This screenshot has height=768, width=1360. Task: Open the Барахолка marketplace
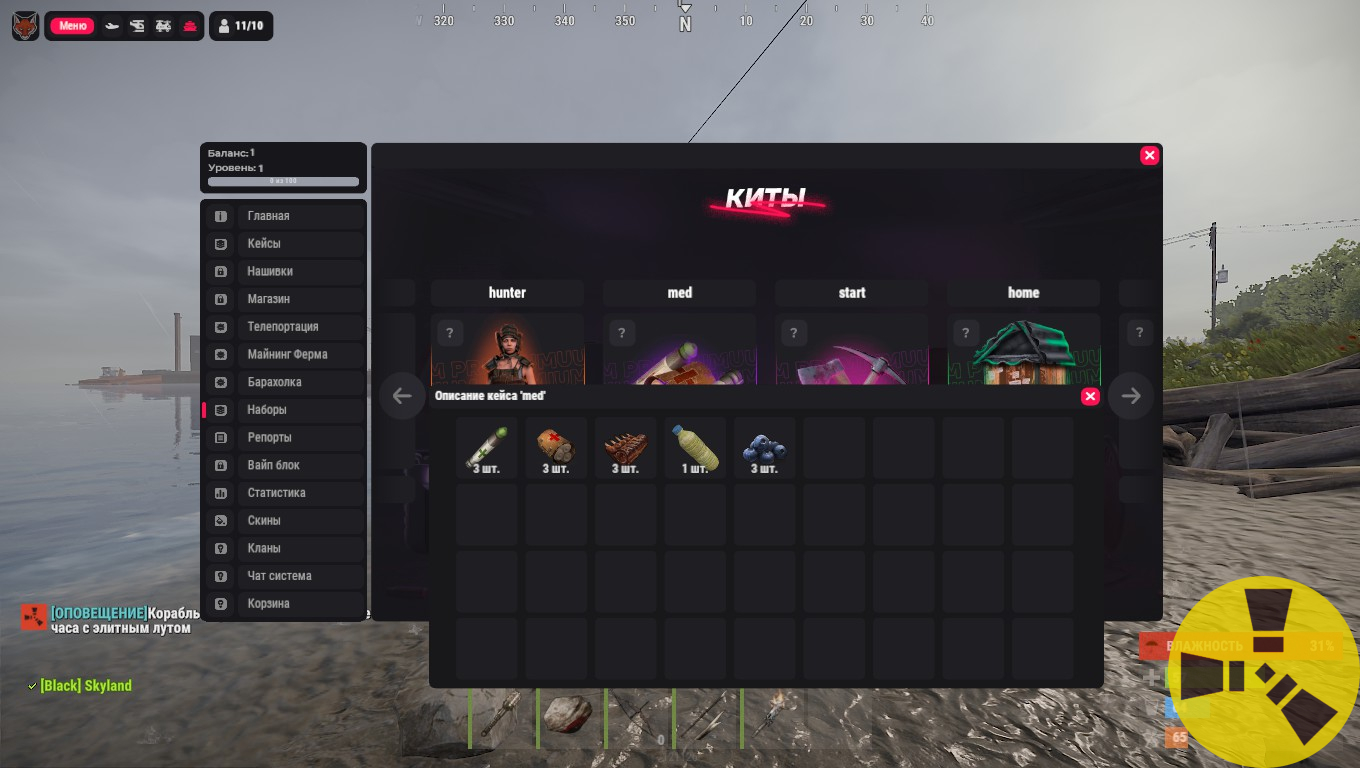click(284, 382)
